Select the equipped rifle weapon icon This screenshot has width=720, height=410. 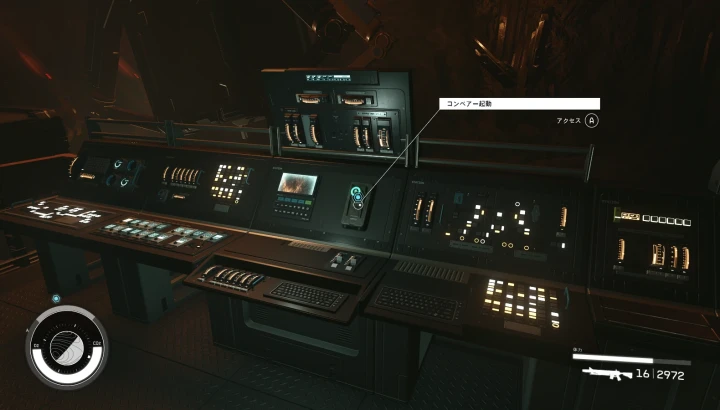pos(607,374)
